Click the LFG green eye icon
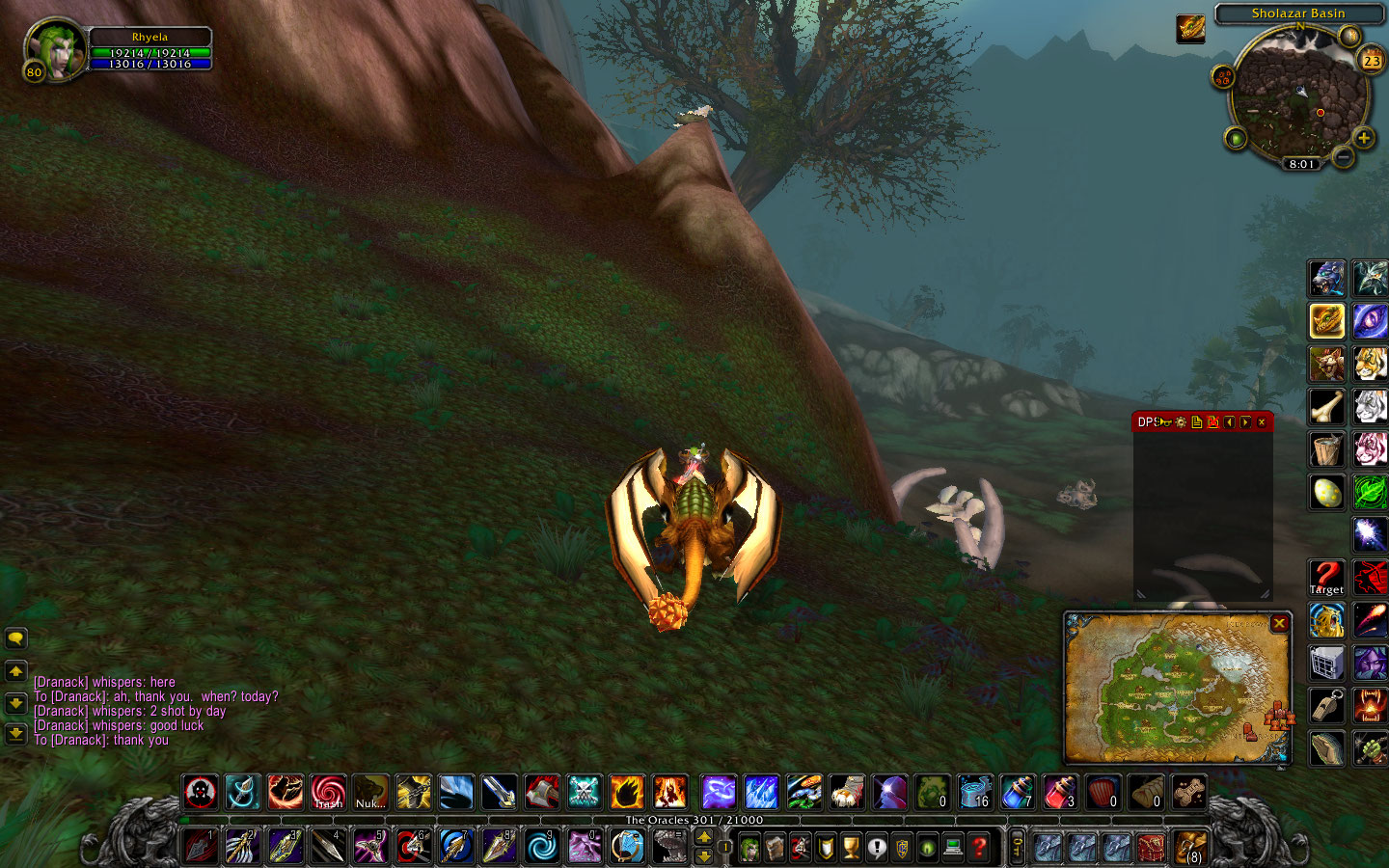 coord(926,847)
